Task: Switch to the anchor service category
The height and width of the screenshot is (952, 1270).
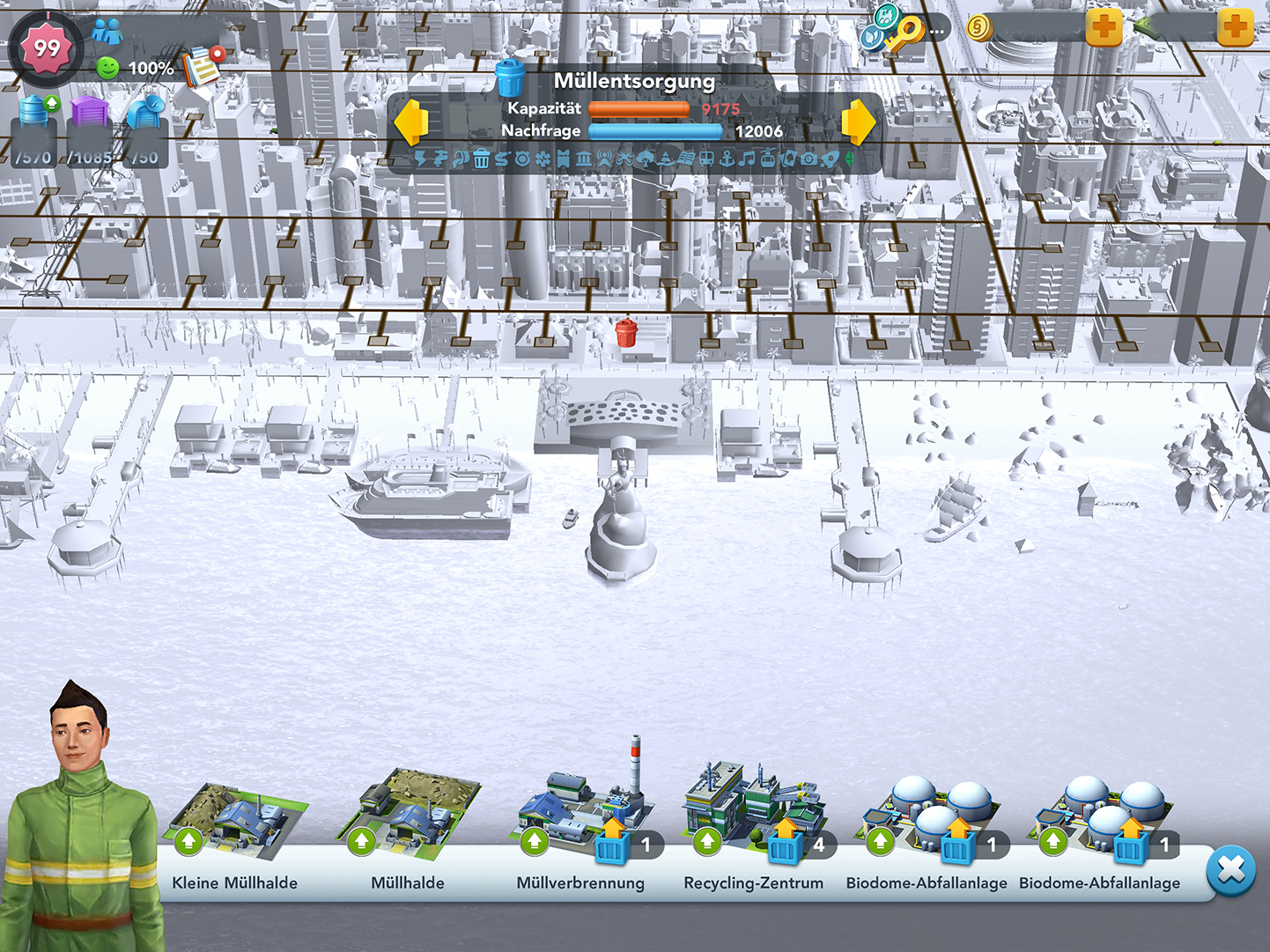Action: pos(727,159)
